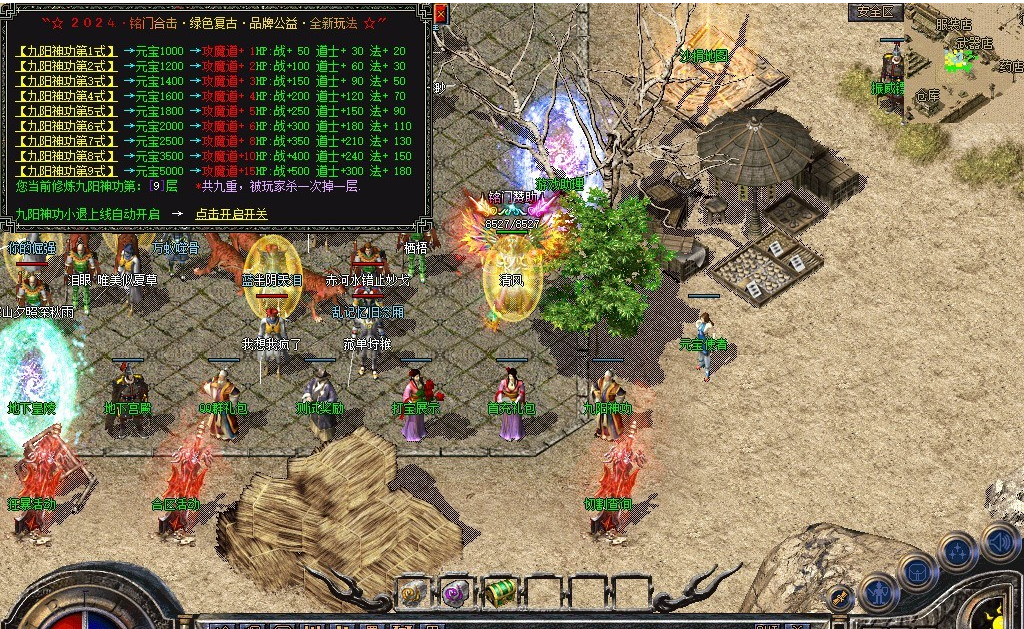The height and width of the screenshot is (629, 1024).
Task: Choose the 九阳神功第9式 entry
Action: (67, 171)
